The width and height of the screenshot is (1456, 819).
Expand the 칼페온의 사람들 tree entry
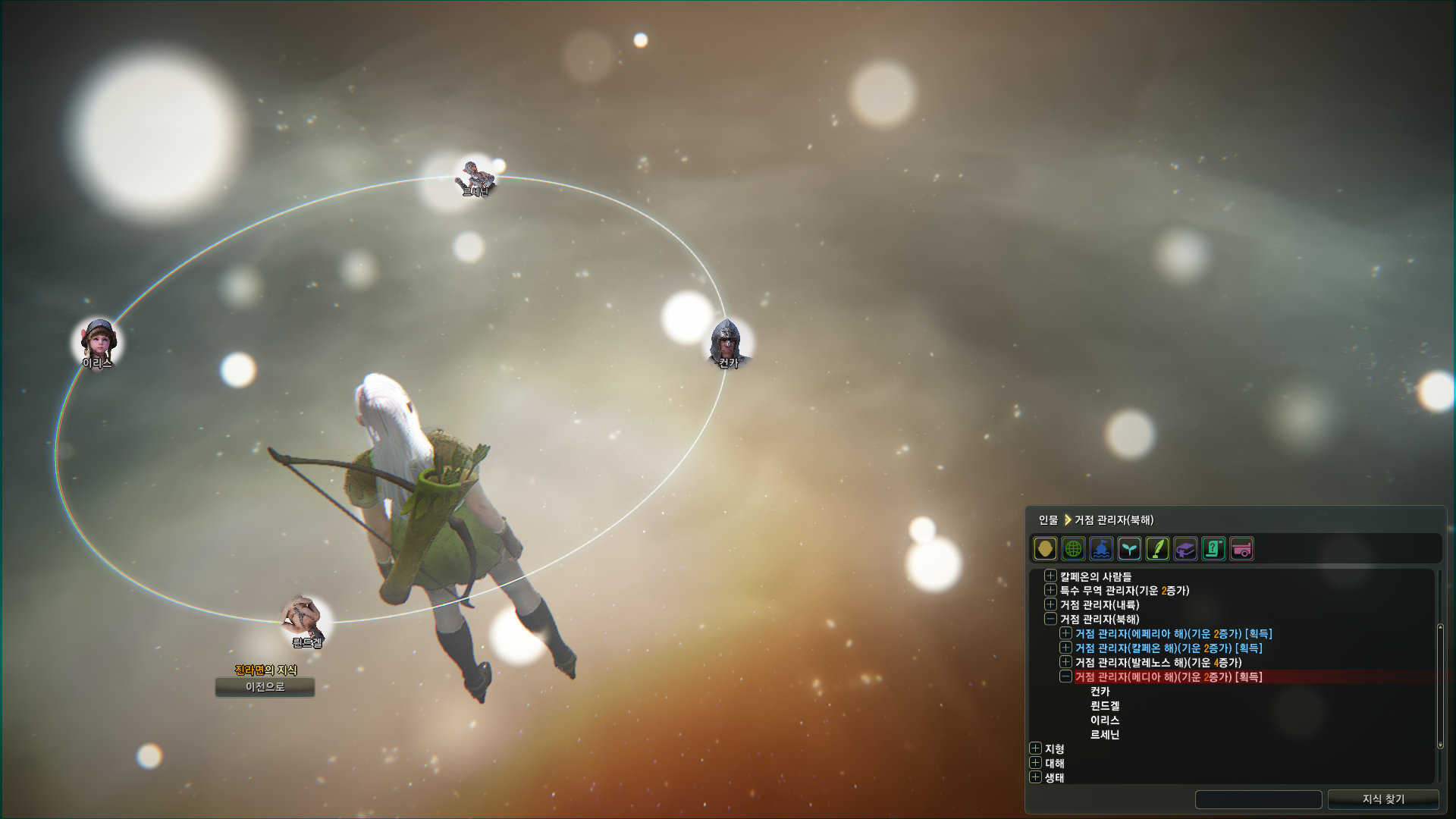pyautogui.click(x=1050, y=576)
